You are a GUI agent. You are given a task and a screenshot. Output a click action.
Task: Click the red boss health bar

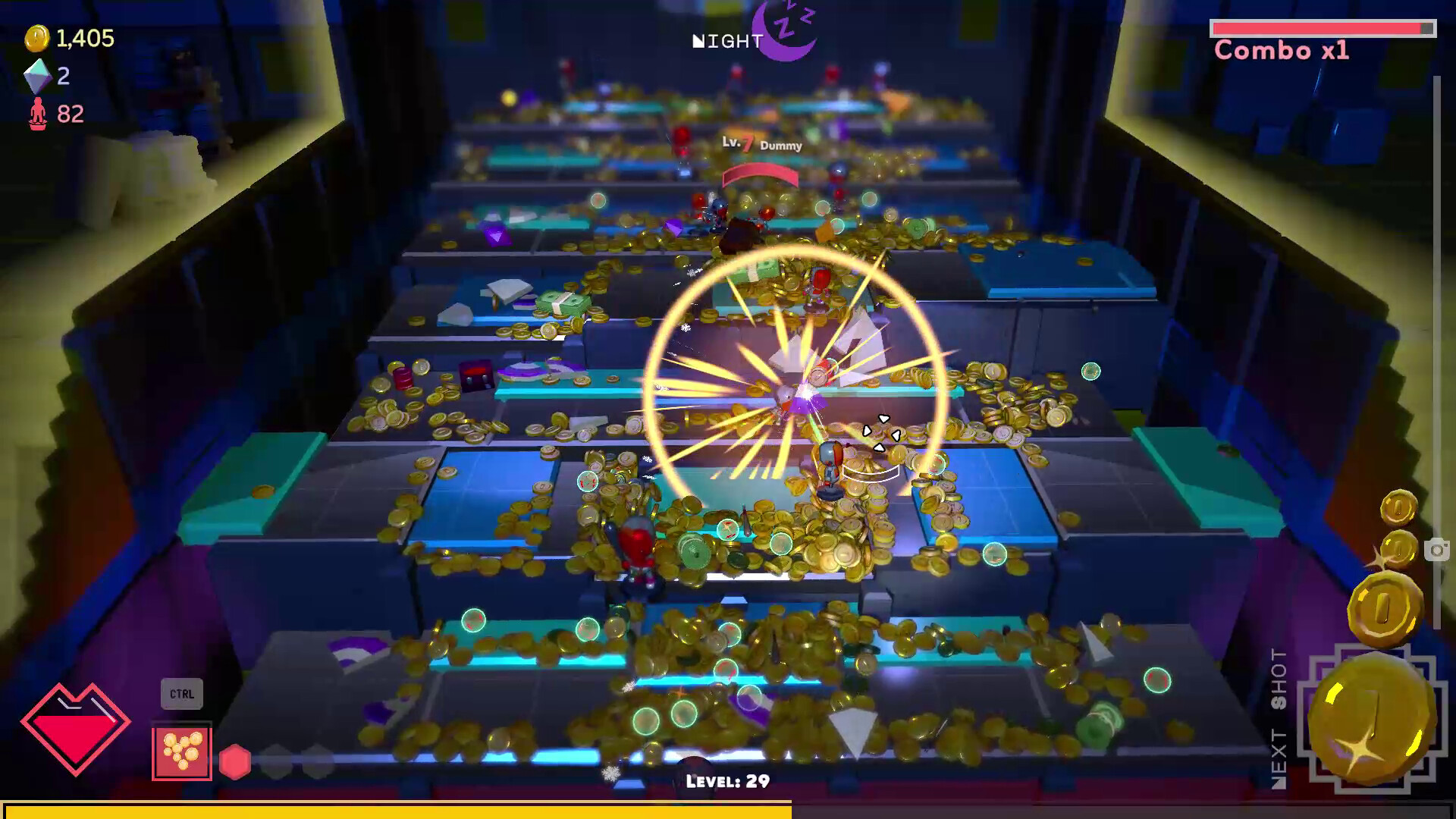point(760,174)
